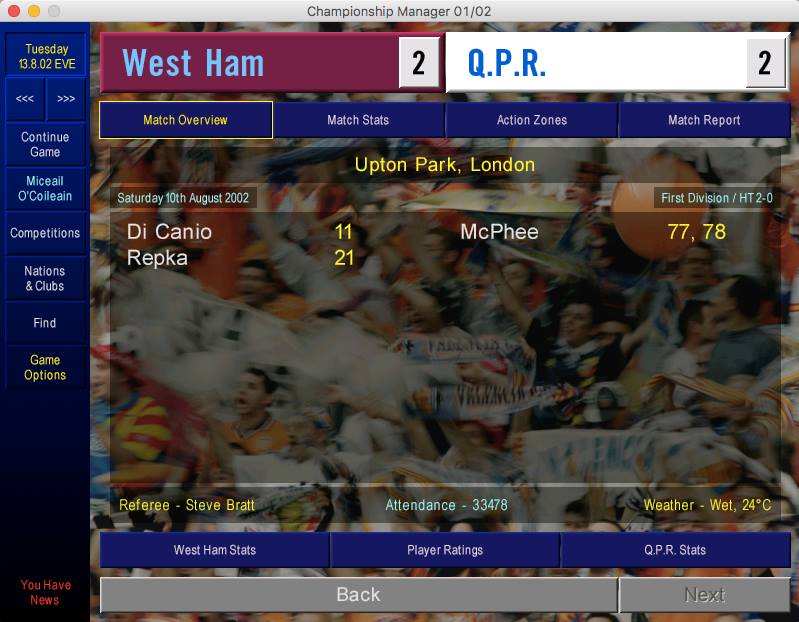Close the window with red button
799x622 pixels.
pos(13,11)
